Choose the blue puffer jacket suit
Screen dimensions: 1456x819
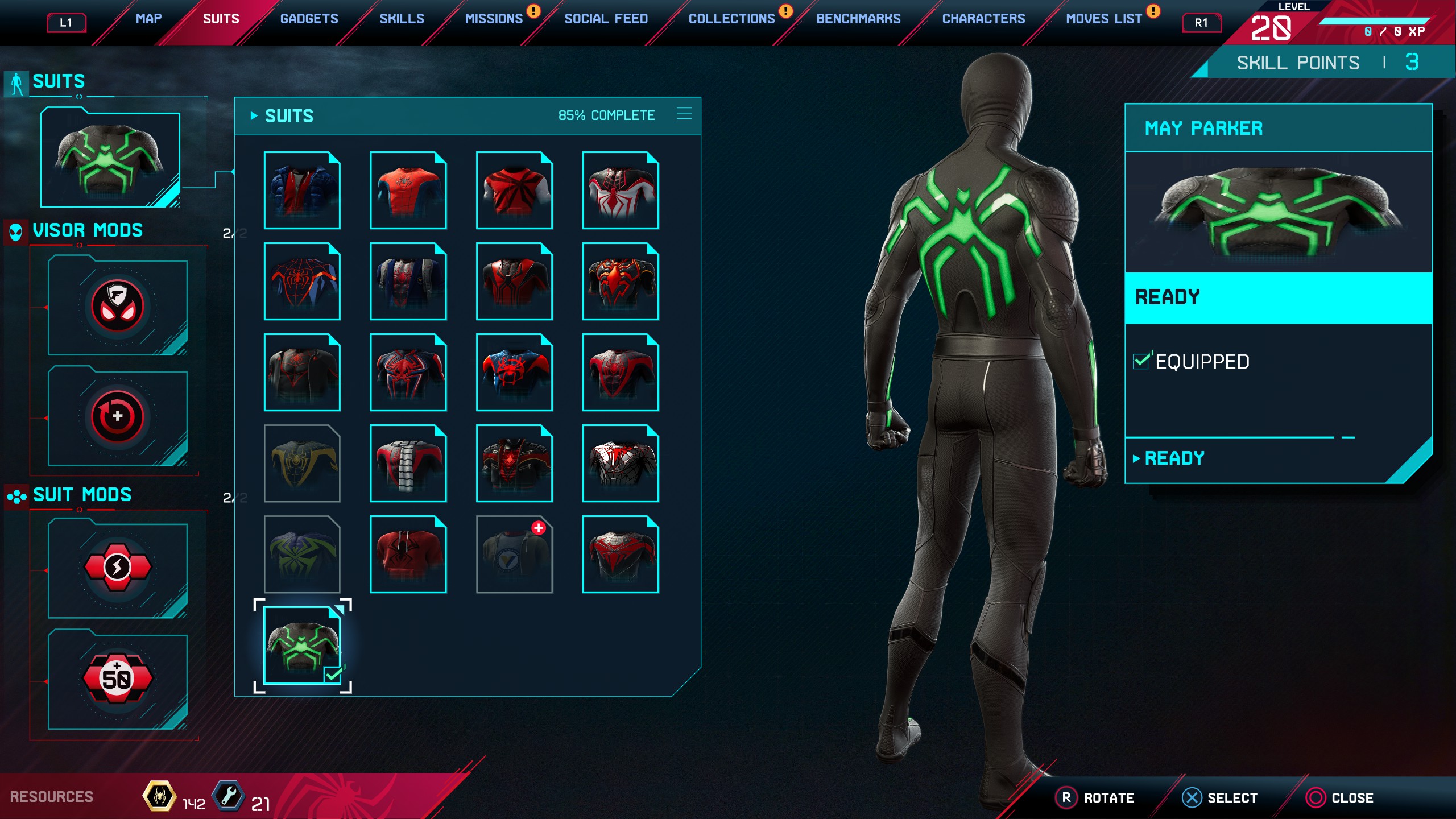click(302, 191)
